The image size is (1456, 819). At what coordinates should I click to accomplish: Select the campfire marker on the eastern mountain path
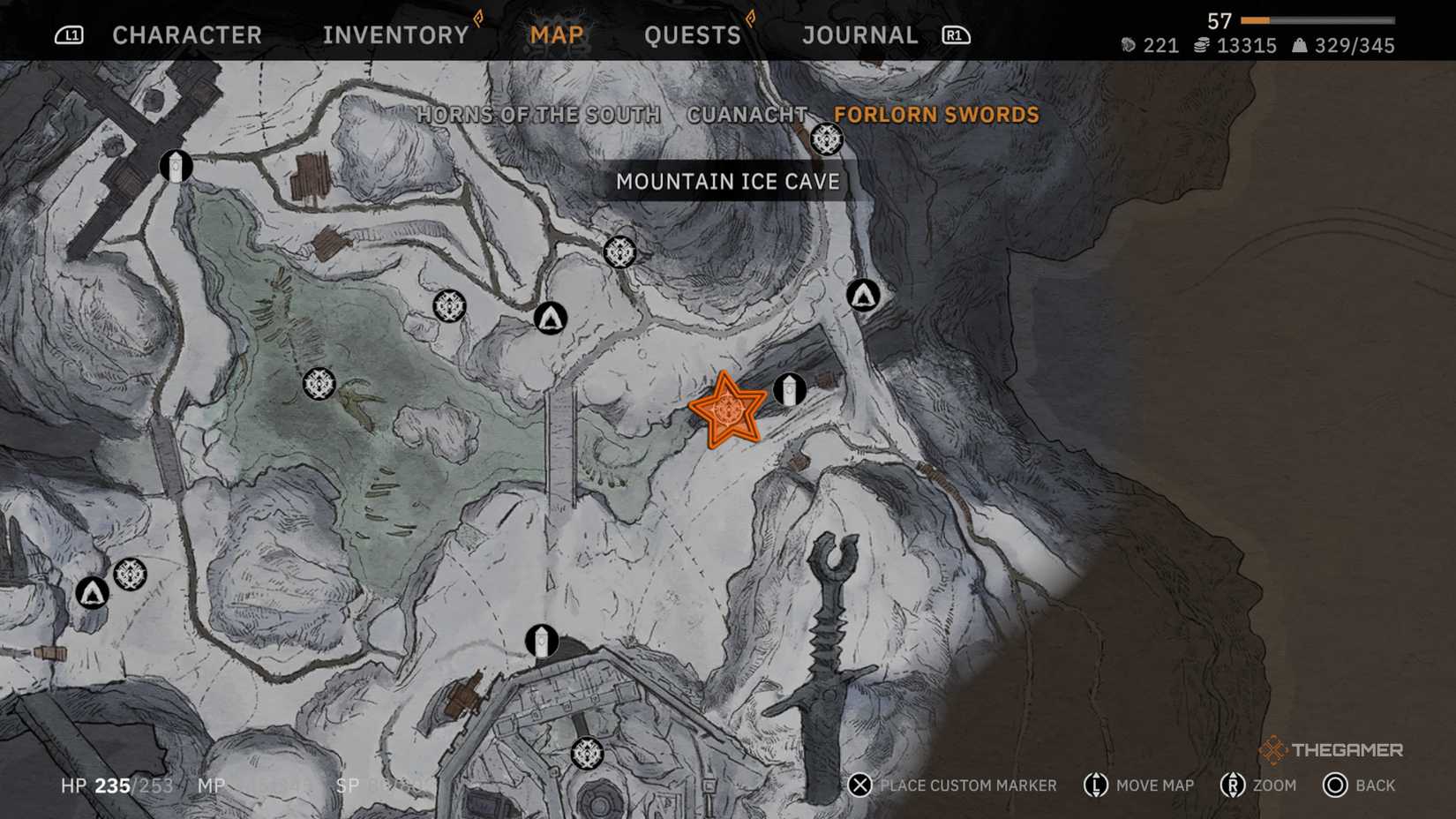(863, 295)
